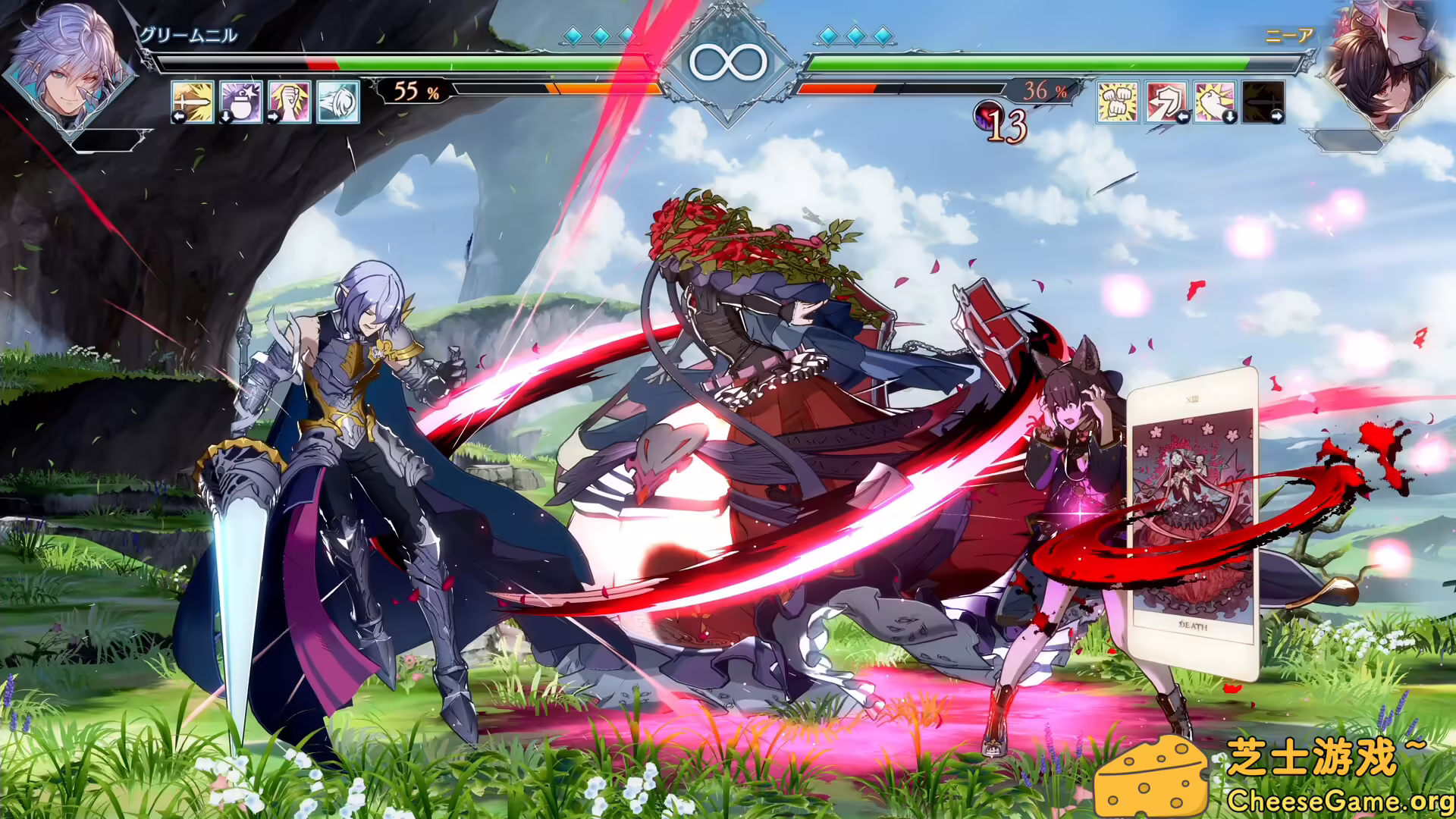The height and width of the screenshot is (819, 1456).
Task: Click the bomb skill icon with down arrow
Action: [x=243, y=103]
